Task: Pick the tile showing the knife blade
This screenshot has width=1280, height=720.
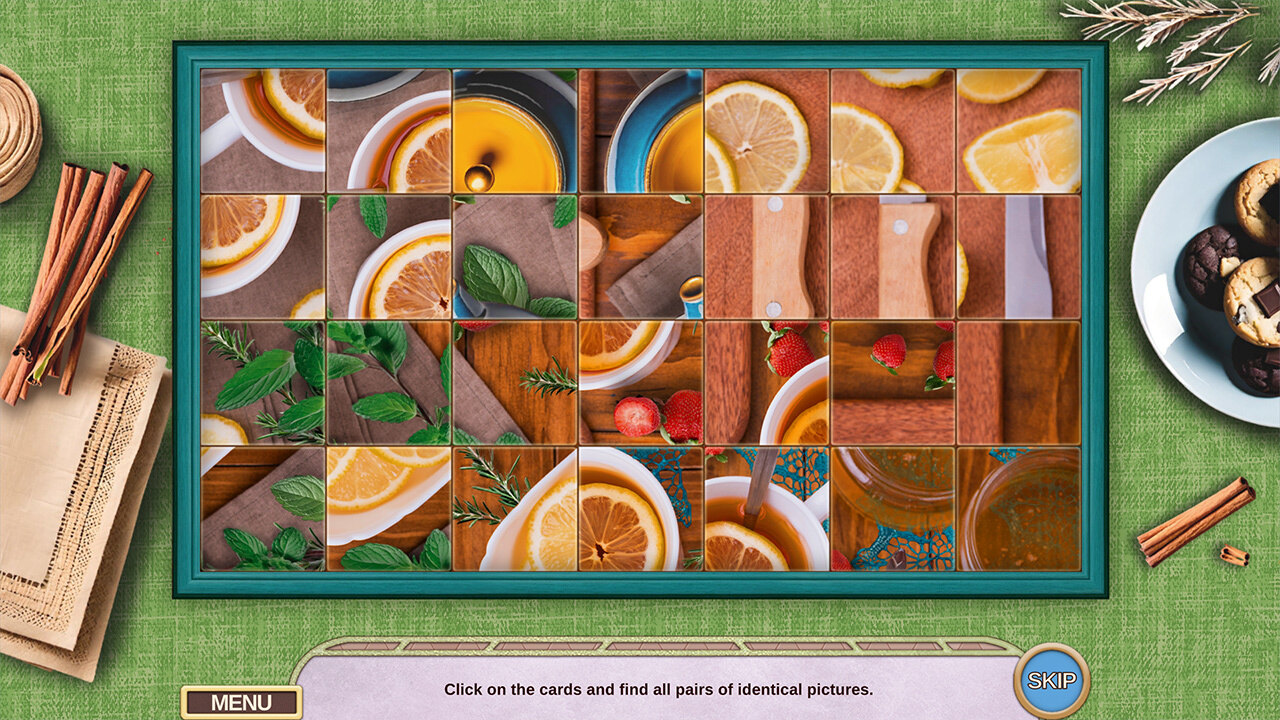Action: tap(1019, 257)
